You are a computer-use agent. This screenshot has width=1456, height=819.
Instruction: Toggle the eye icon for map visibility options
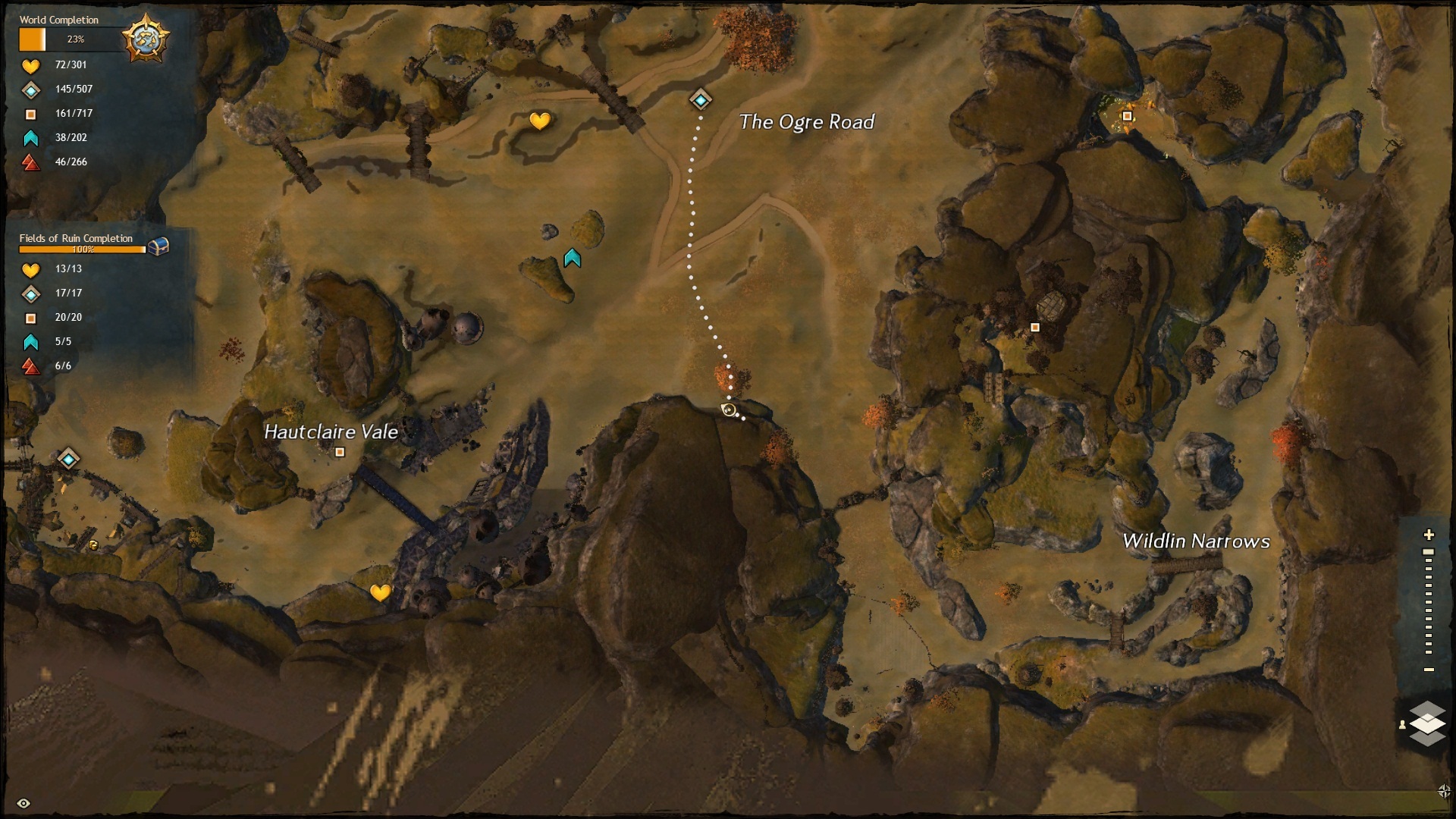[24, 803]
